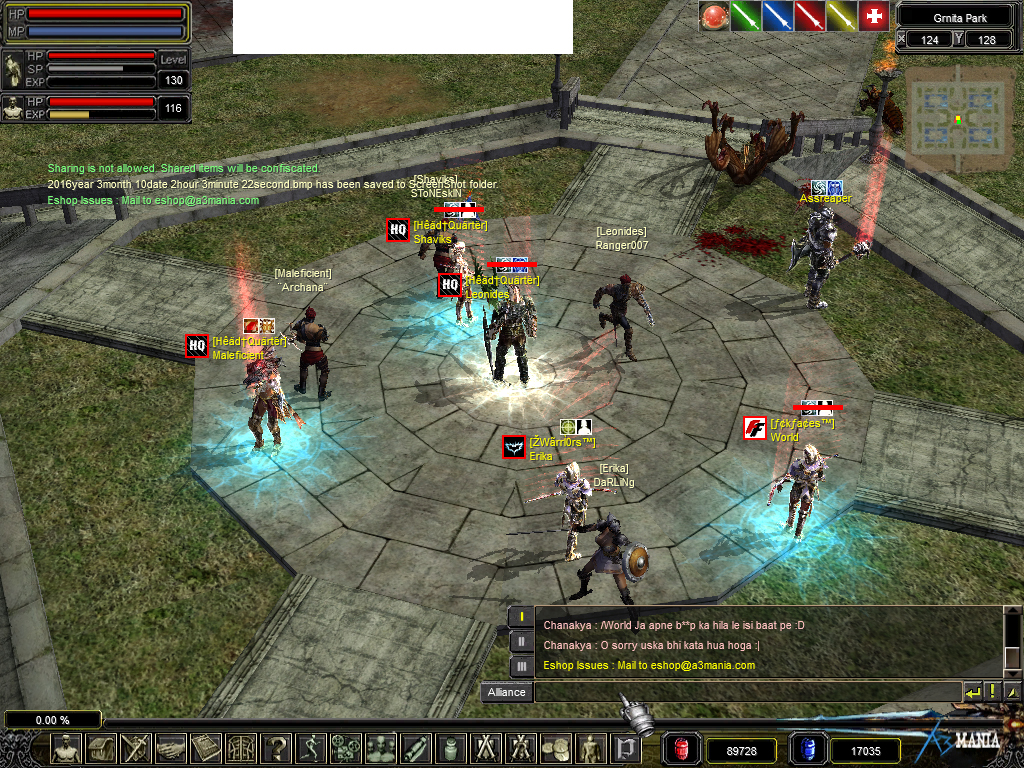Switch to chat tab III
1024x768 pixels.
tap(521, 665)
